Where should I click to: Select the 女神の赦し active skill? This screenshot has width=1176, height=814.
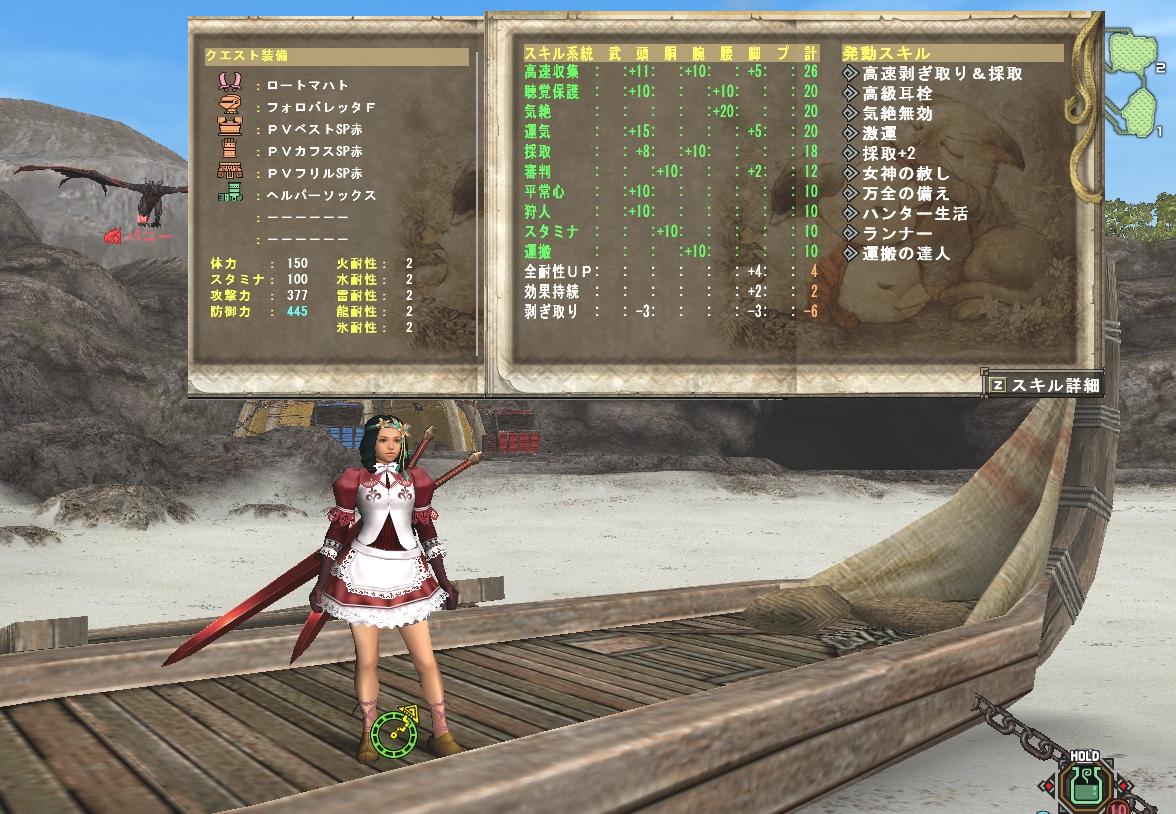click(905, 173)
